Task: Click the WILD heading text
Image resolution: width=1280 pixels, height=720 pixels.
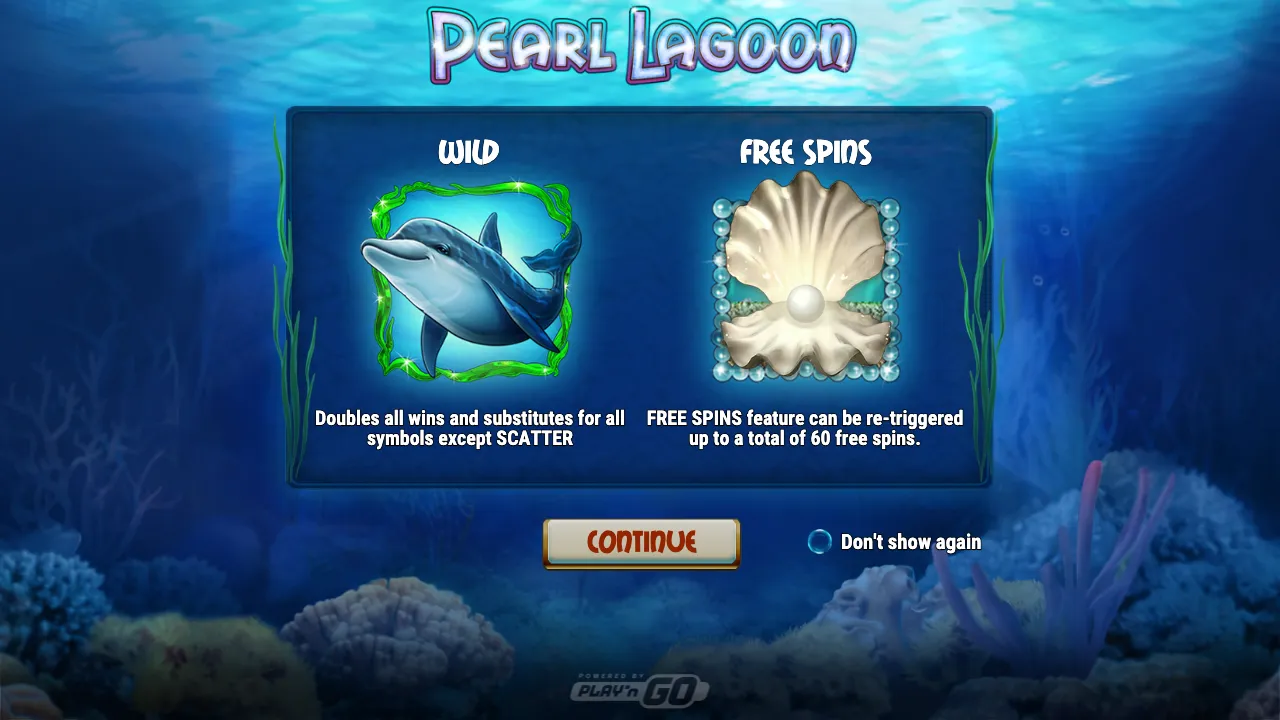Action: pyautogui.click(x=468, y=153)
